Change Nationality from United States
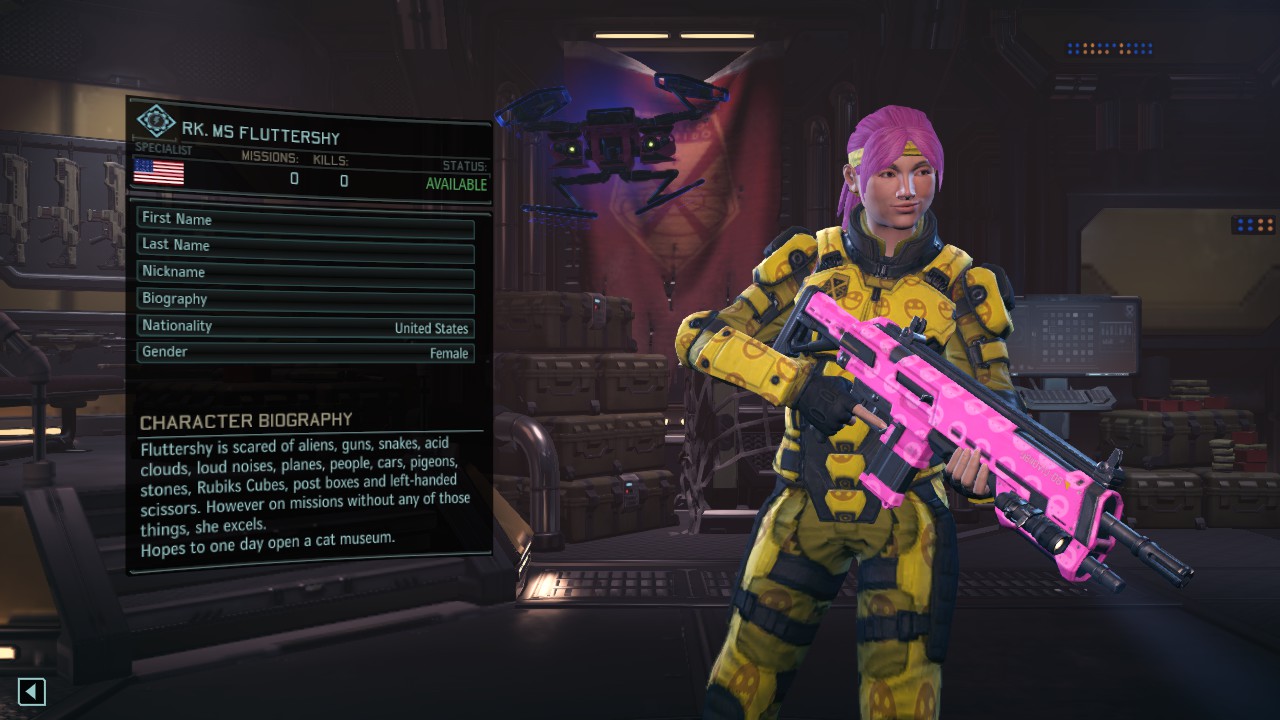This screenshot has width=1280, height=720. click(x=305, y=326)
